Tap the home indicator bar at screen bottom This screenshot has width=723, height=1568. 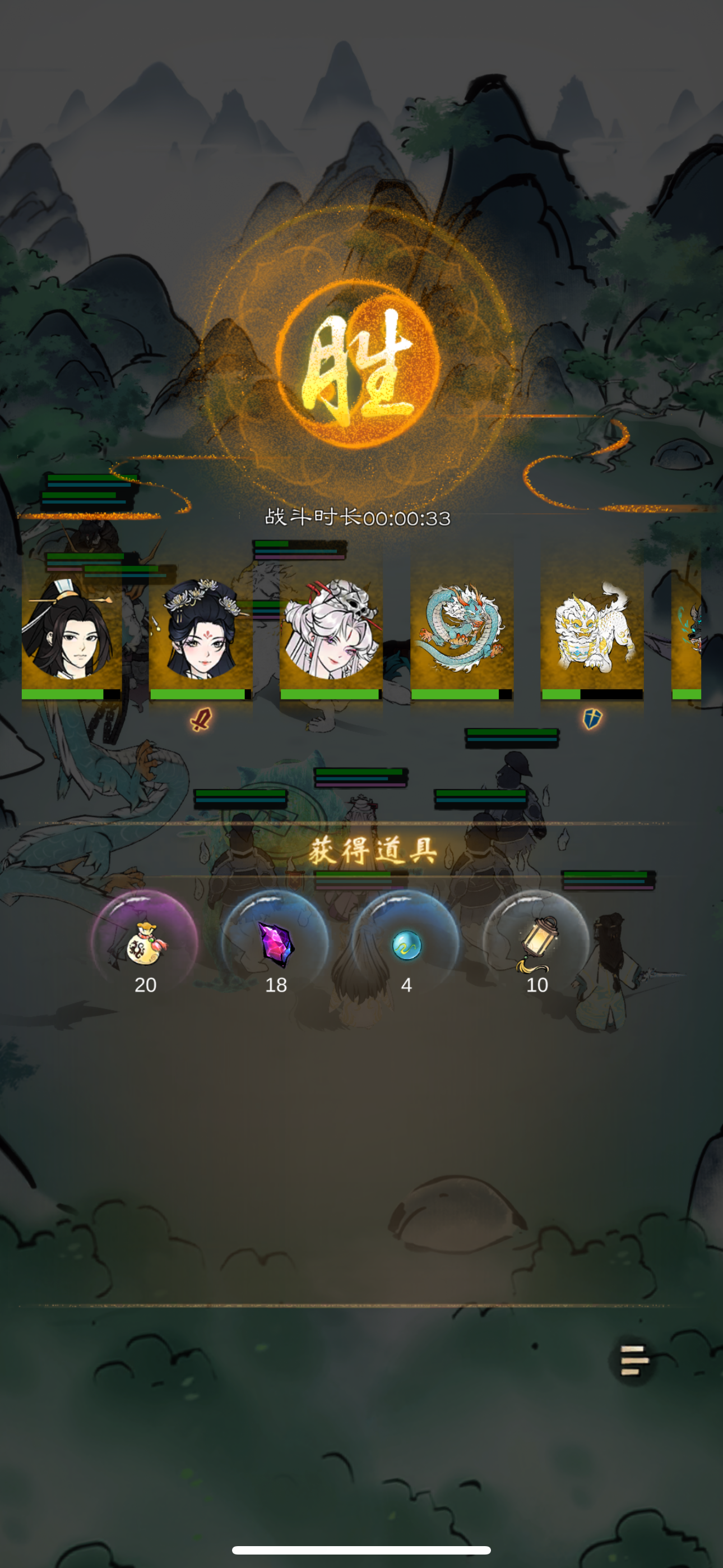[x=361, y=1549]
